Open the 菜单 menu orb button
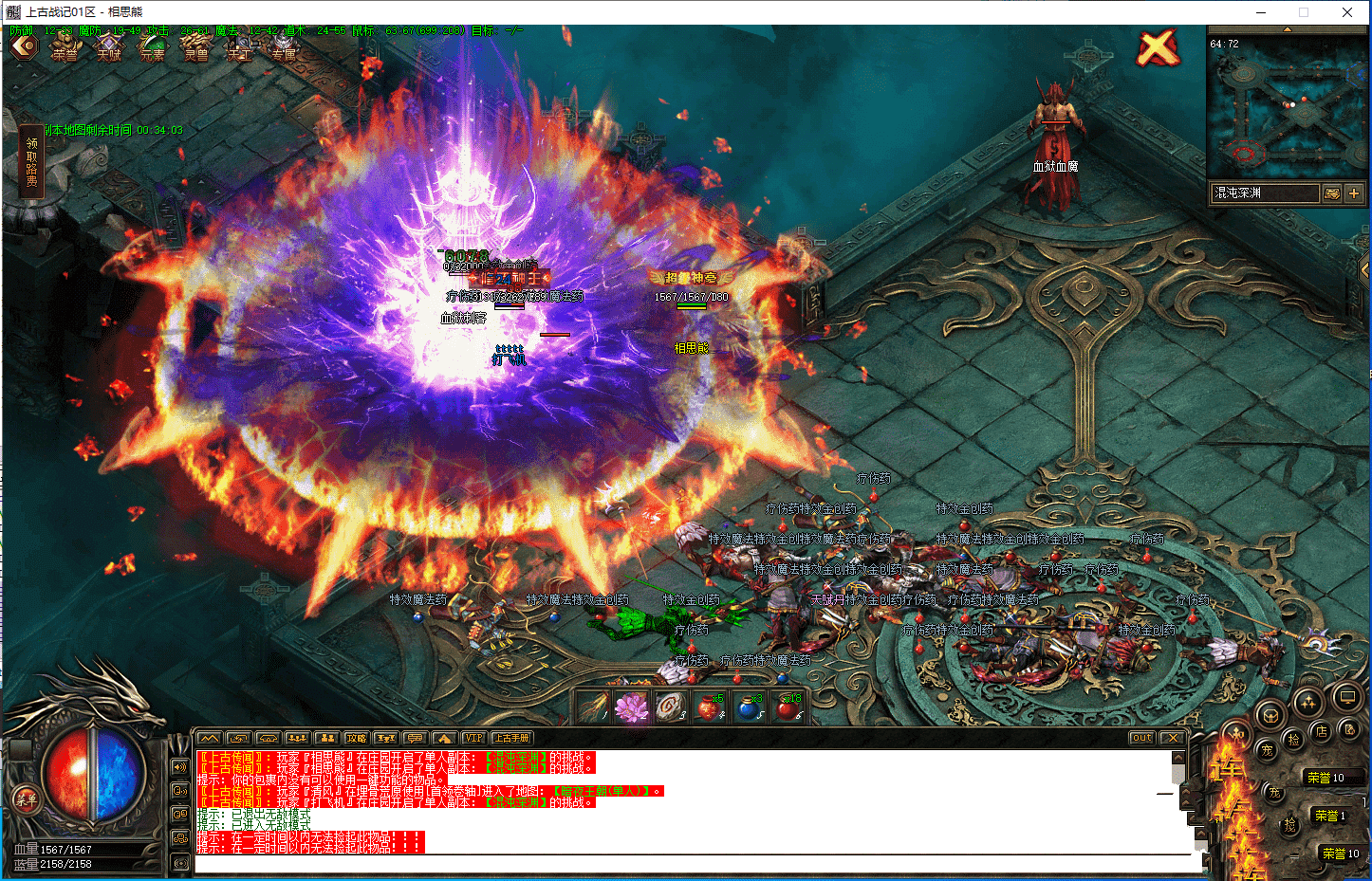 [26, 799]
